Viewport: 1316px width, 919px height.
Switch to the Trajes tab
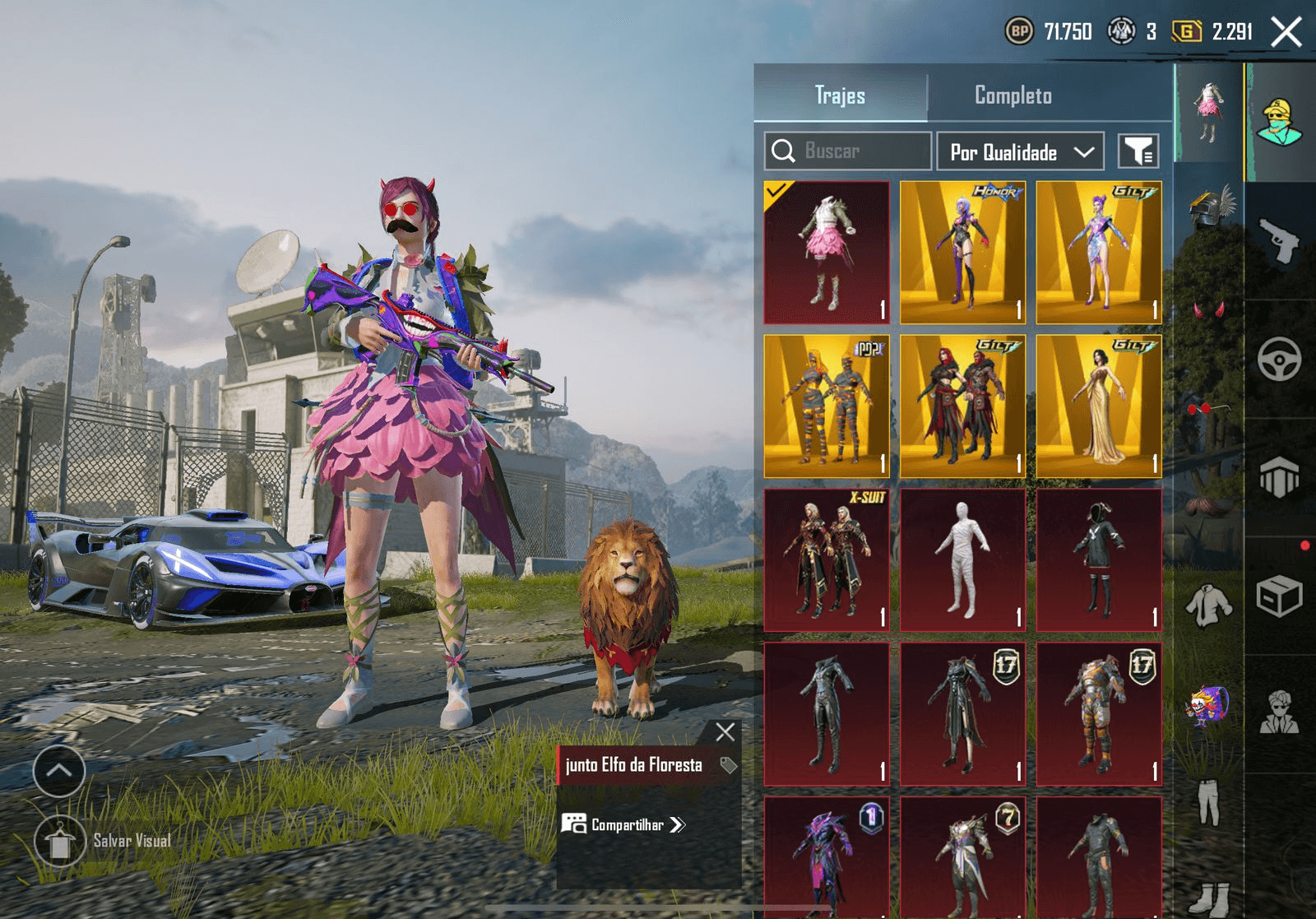[x=840, y=95]
